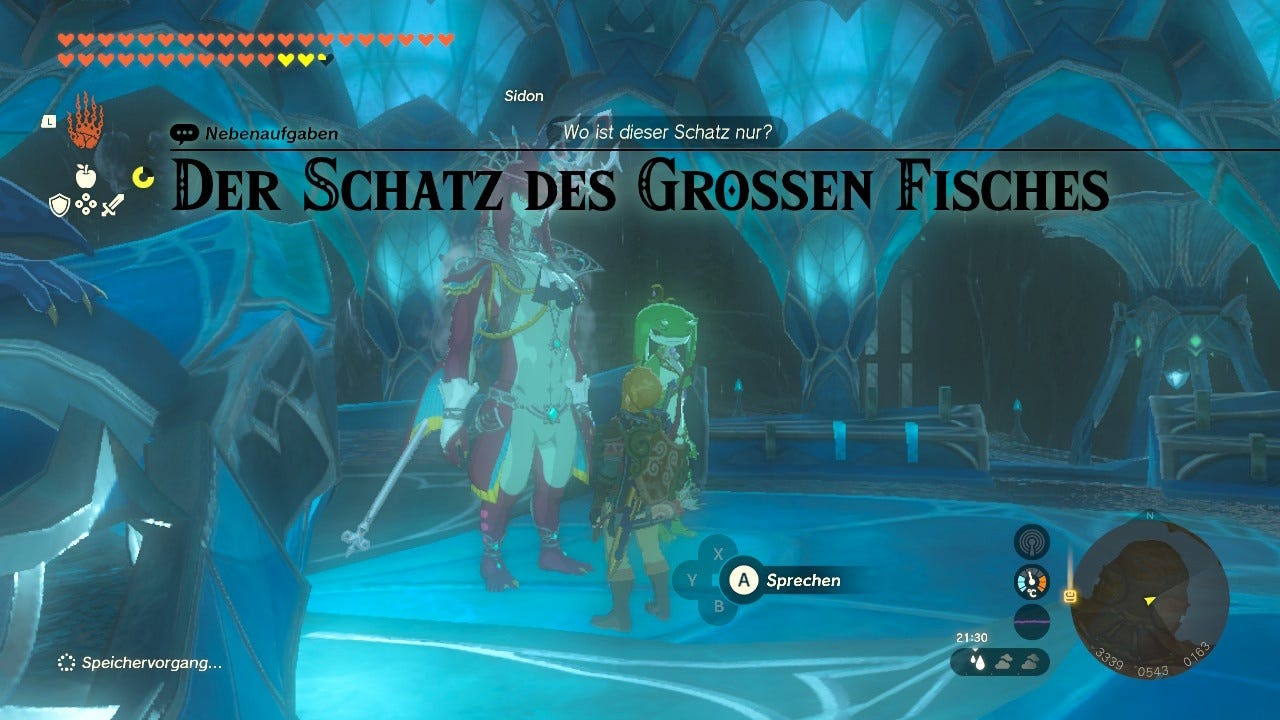Click the Sidon name label above the dialogue
Screen dimensions: 1280x720
[x=522, y=96]
